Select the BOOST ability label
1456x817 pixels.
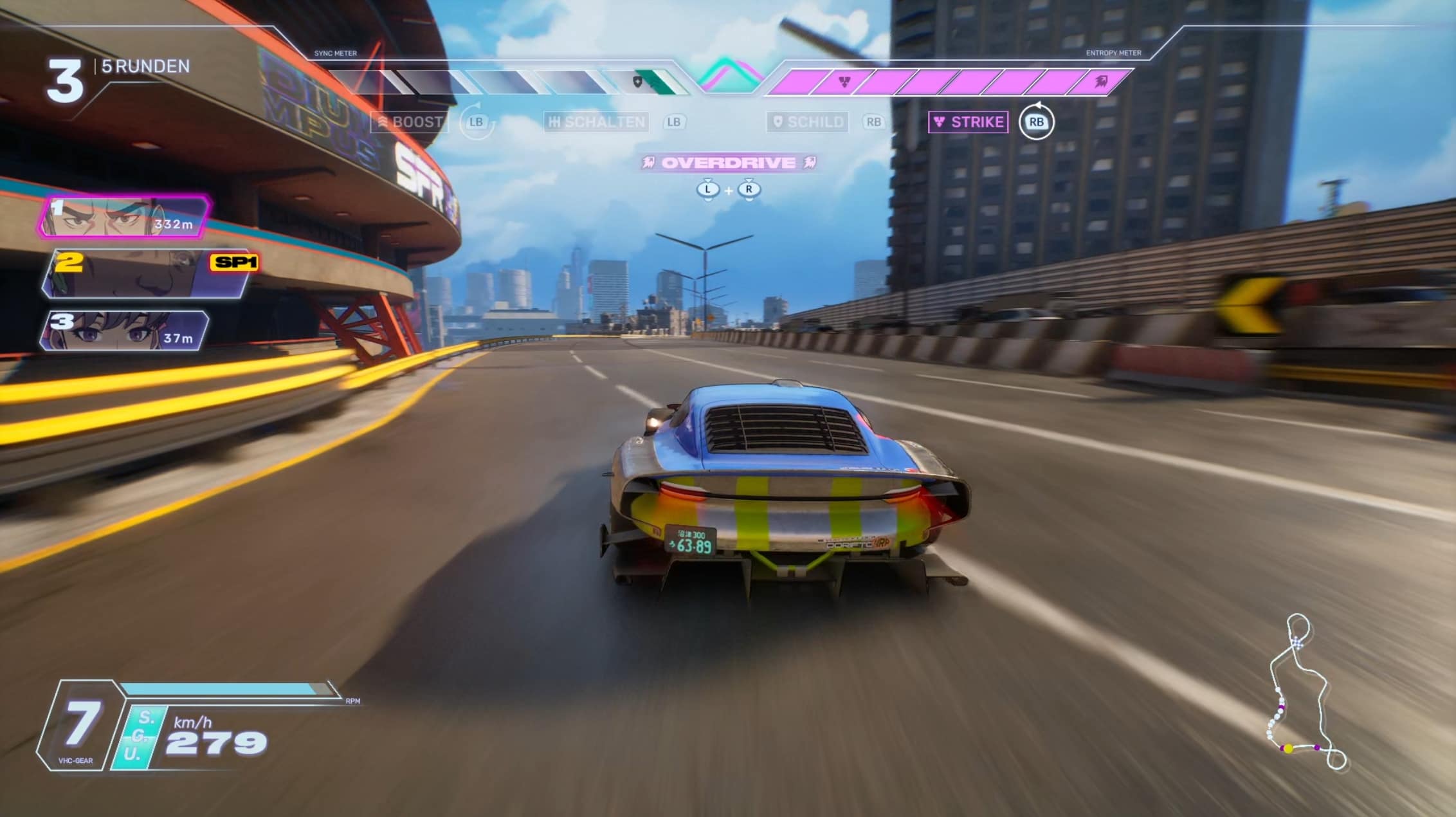pos(410,122)
